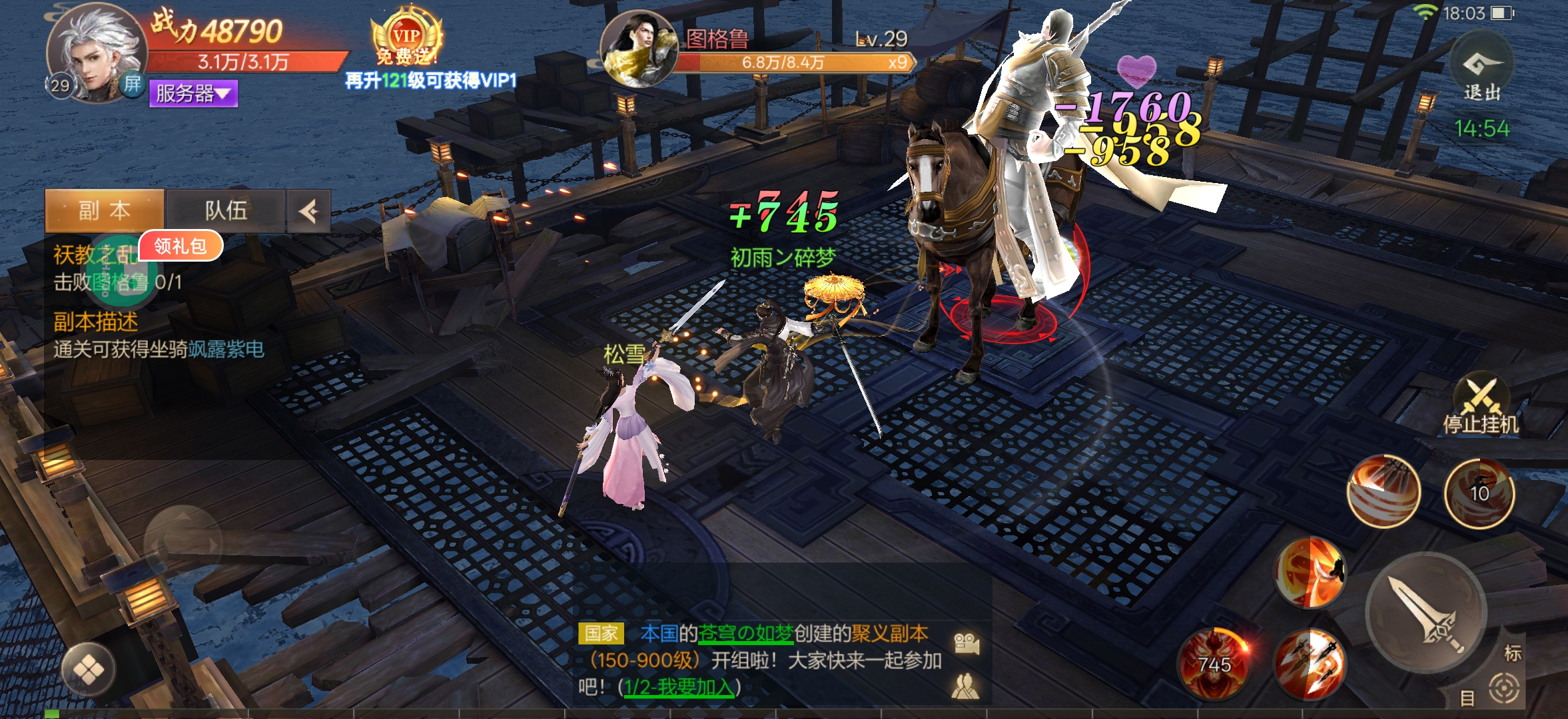Tap the 领礼包 gift pack button

pos(181,246)
